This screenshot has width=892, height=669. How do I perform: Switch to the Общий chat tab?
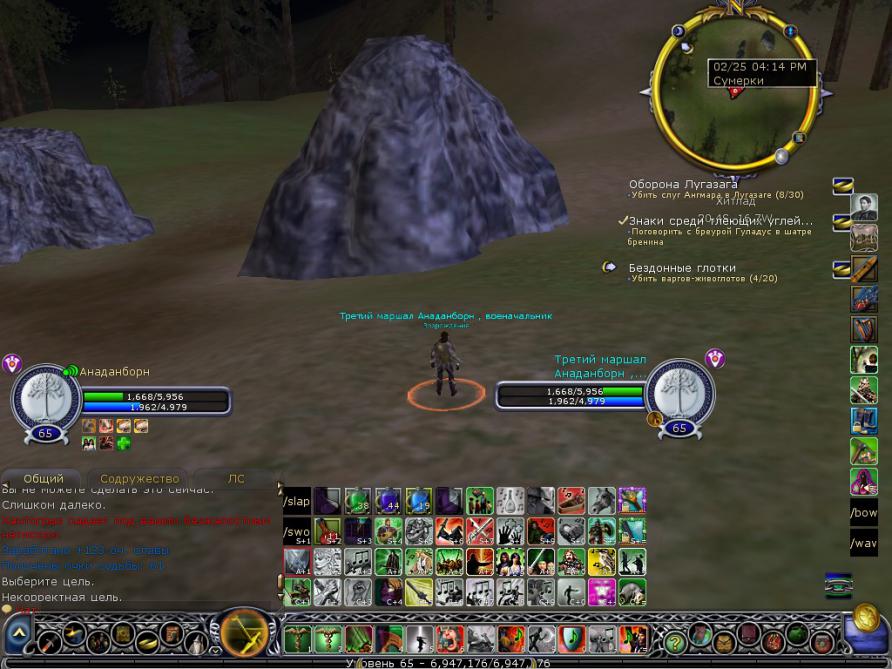coord(44,479)
